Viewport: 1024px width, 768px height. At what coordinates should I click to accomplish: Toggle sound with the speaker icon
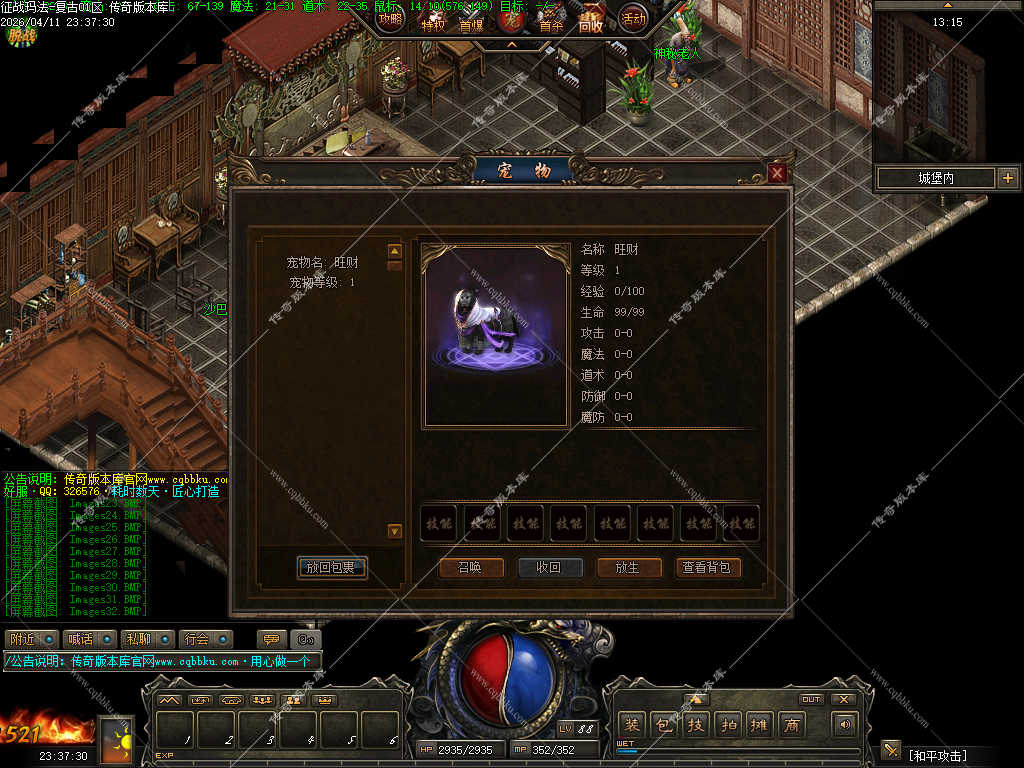(845, 724)
